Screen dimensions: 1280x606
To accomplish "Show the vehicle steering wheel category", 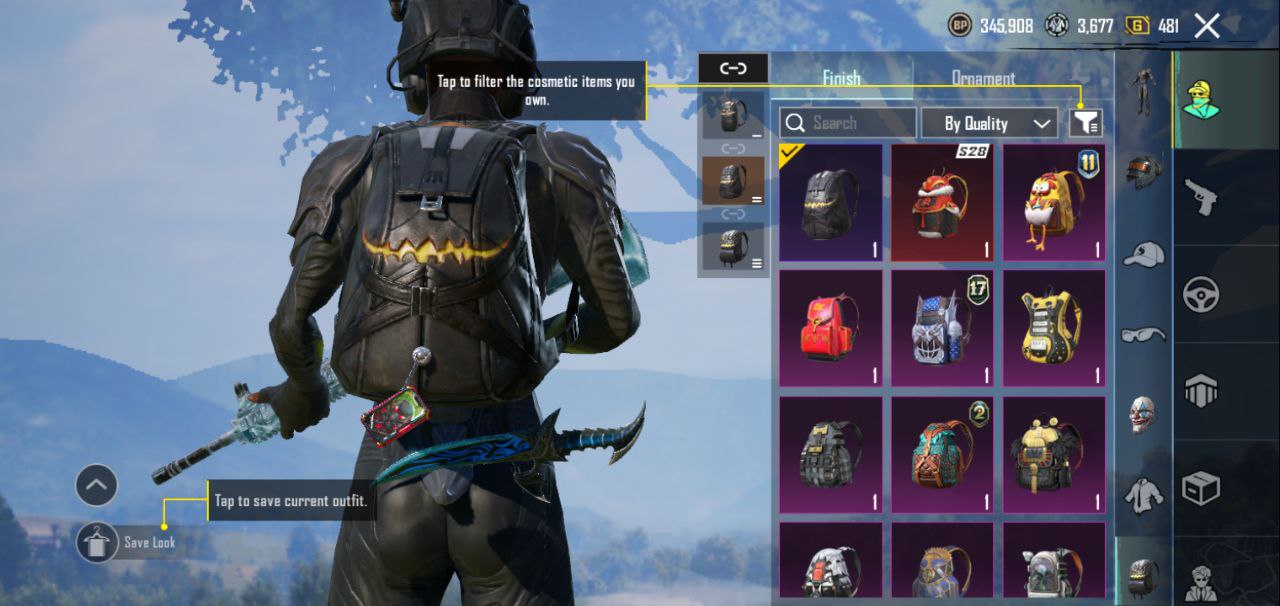I will [x=1200, y=295].
